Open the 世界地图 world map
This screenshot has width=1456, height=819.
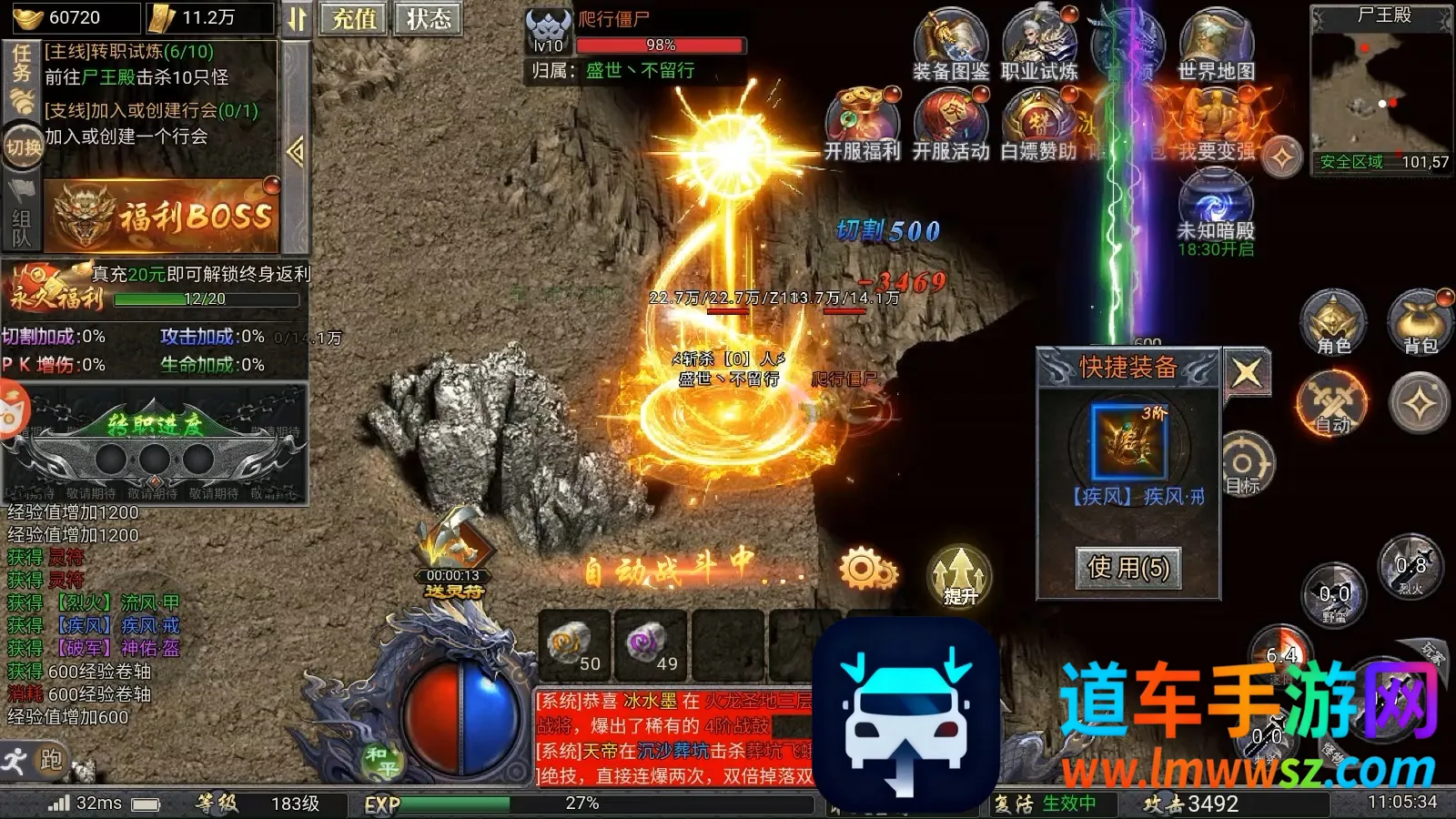pos(1217,45)
